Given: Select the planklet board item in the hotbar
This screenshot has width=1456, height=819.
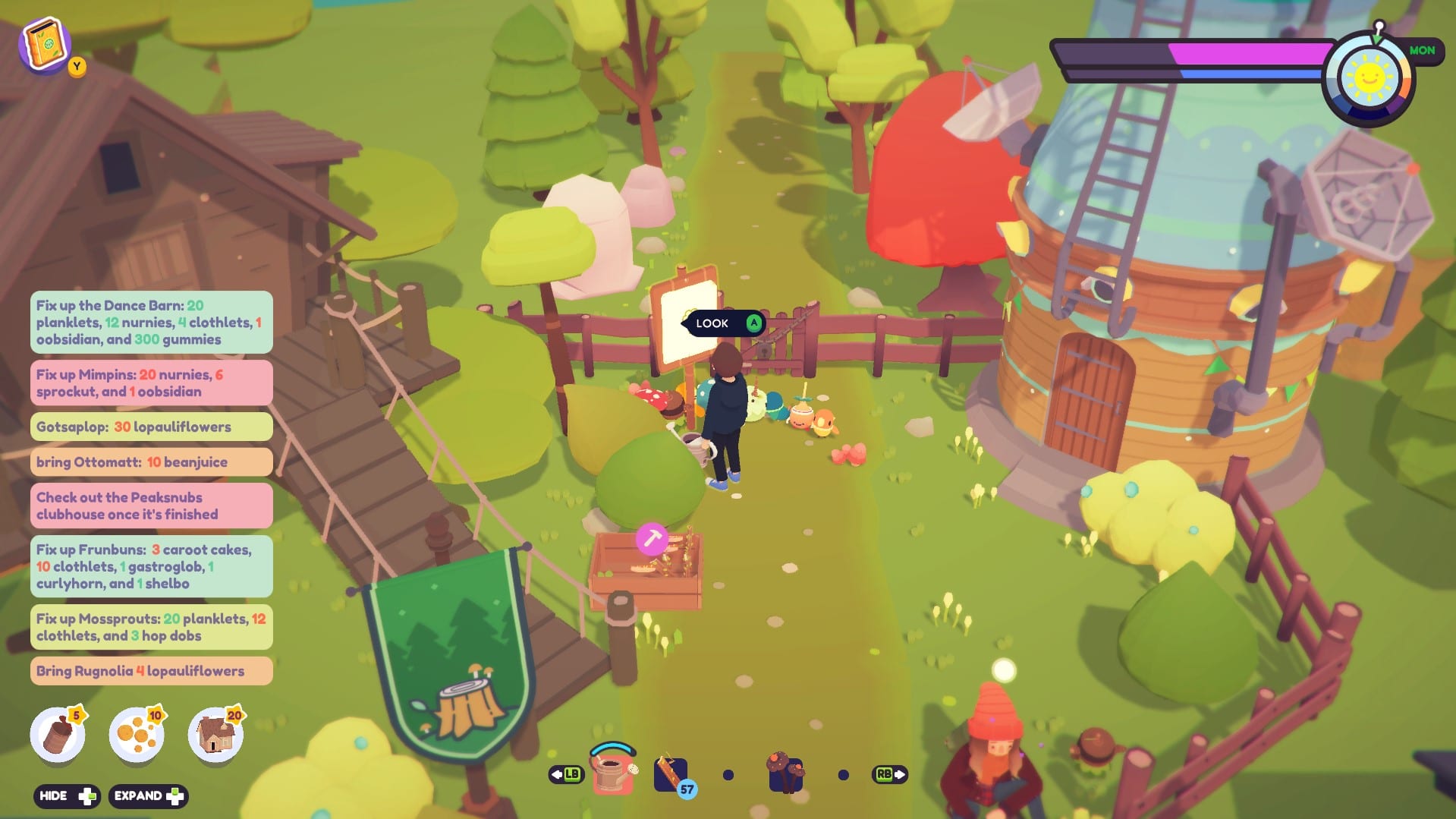Looking at the screenshot, I should 671,773.
